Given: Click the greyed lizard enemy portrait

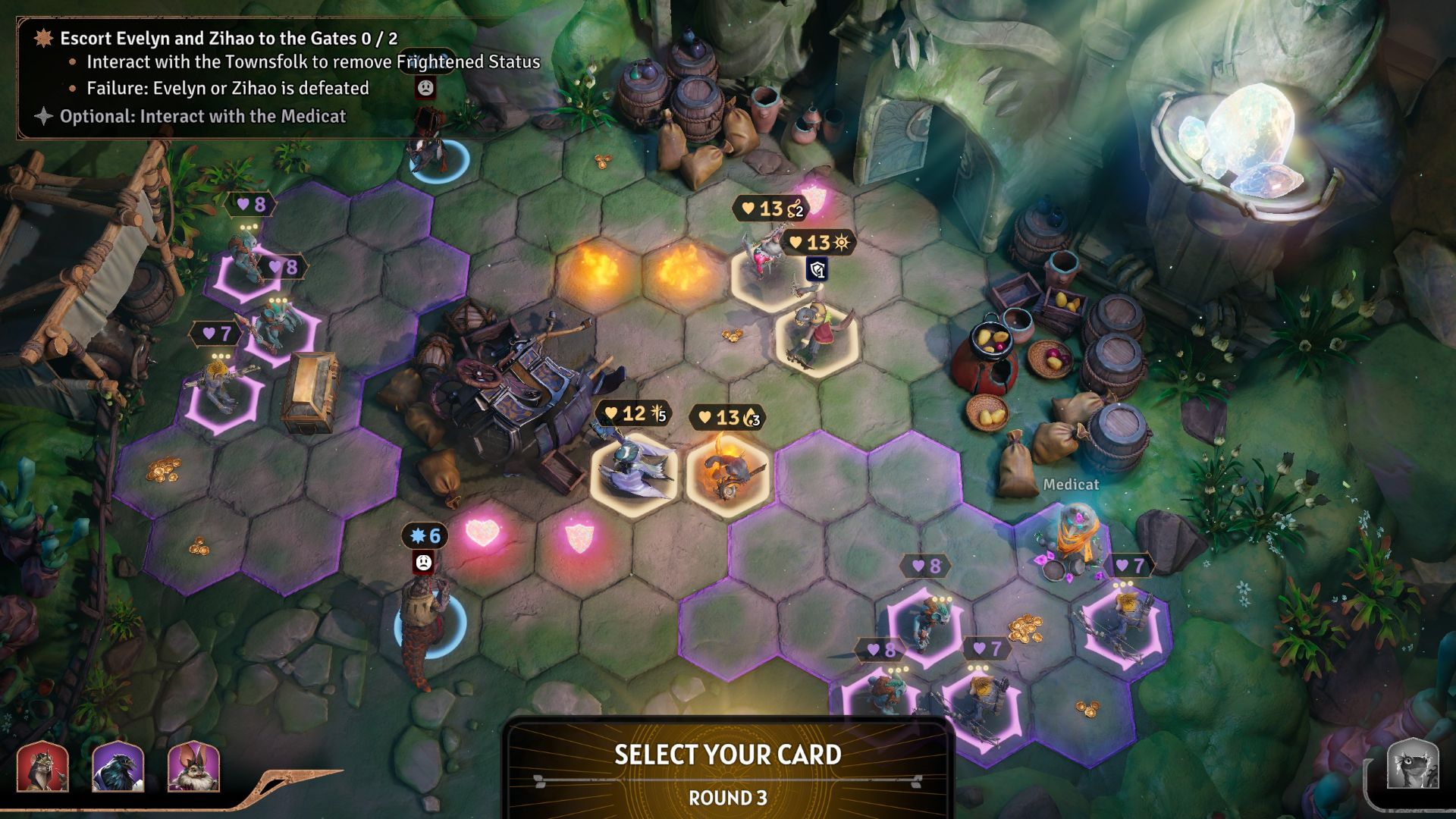Looking at the screenshot, I should pos(1413,765).
